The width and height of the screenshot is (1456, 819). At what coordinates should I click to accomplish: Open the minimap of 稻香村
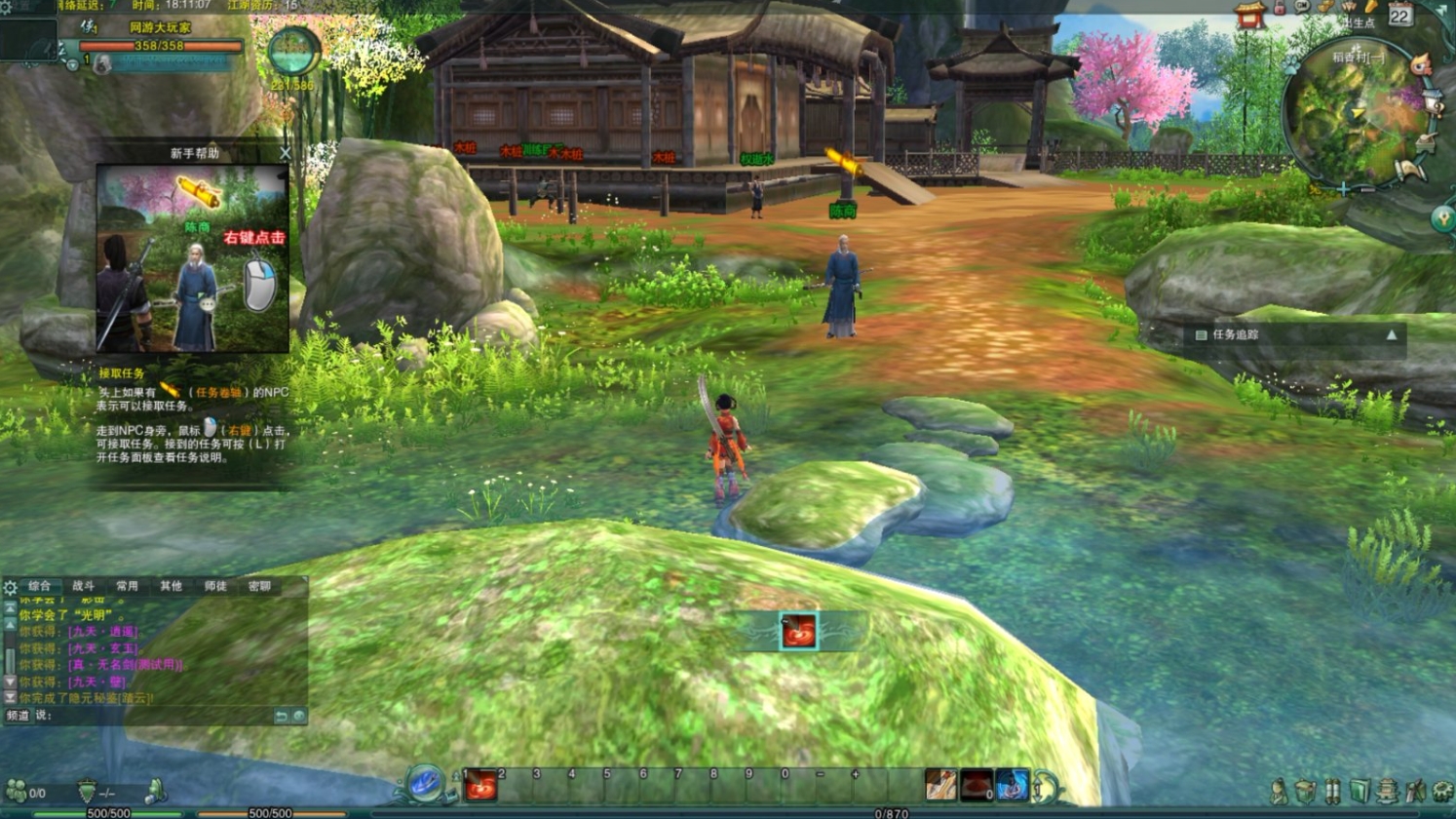pos(1353,117)
